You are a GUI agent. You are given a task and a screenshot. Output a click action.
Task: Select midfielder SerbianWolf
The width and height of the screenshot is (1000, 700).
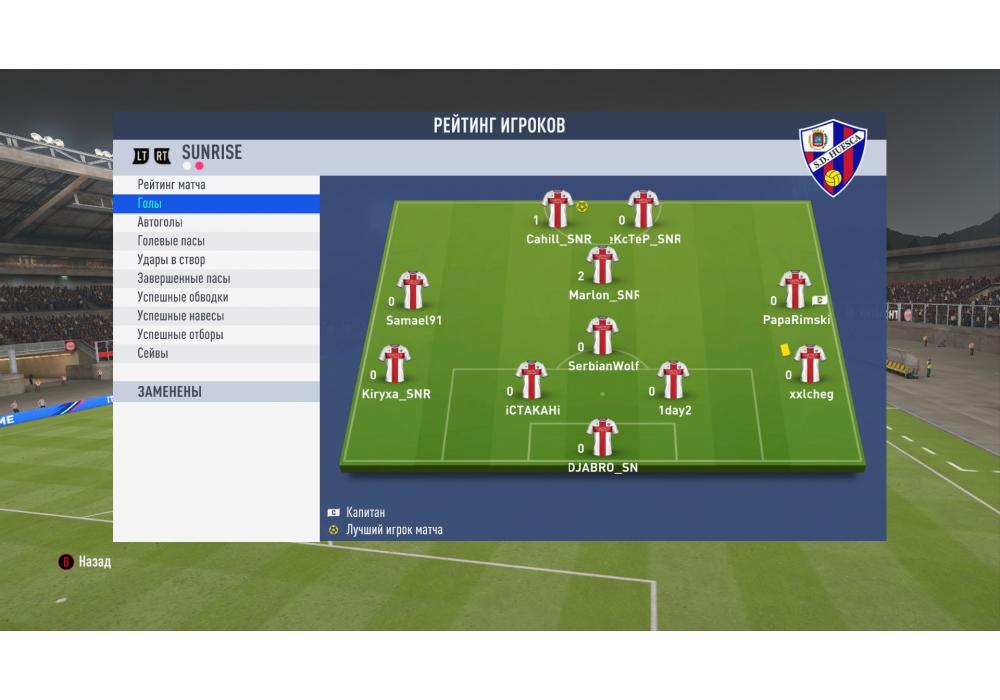(602, 337)
